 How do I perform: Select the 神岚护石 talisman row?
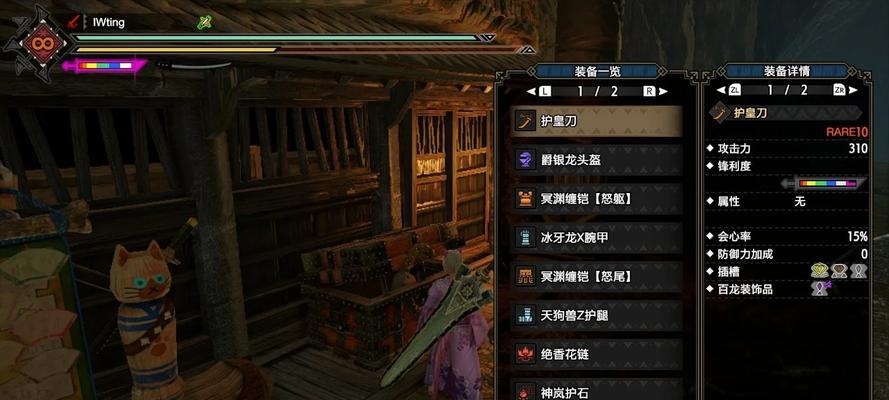coord(597,389)
